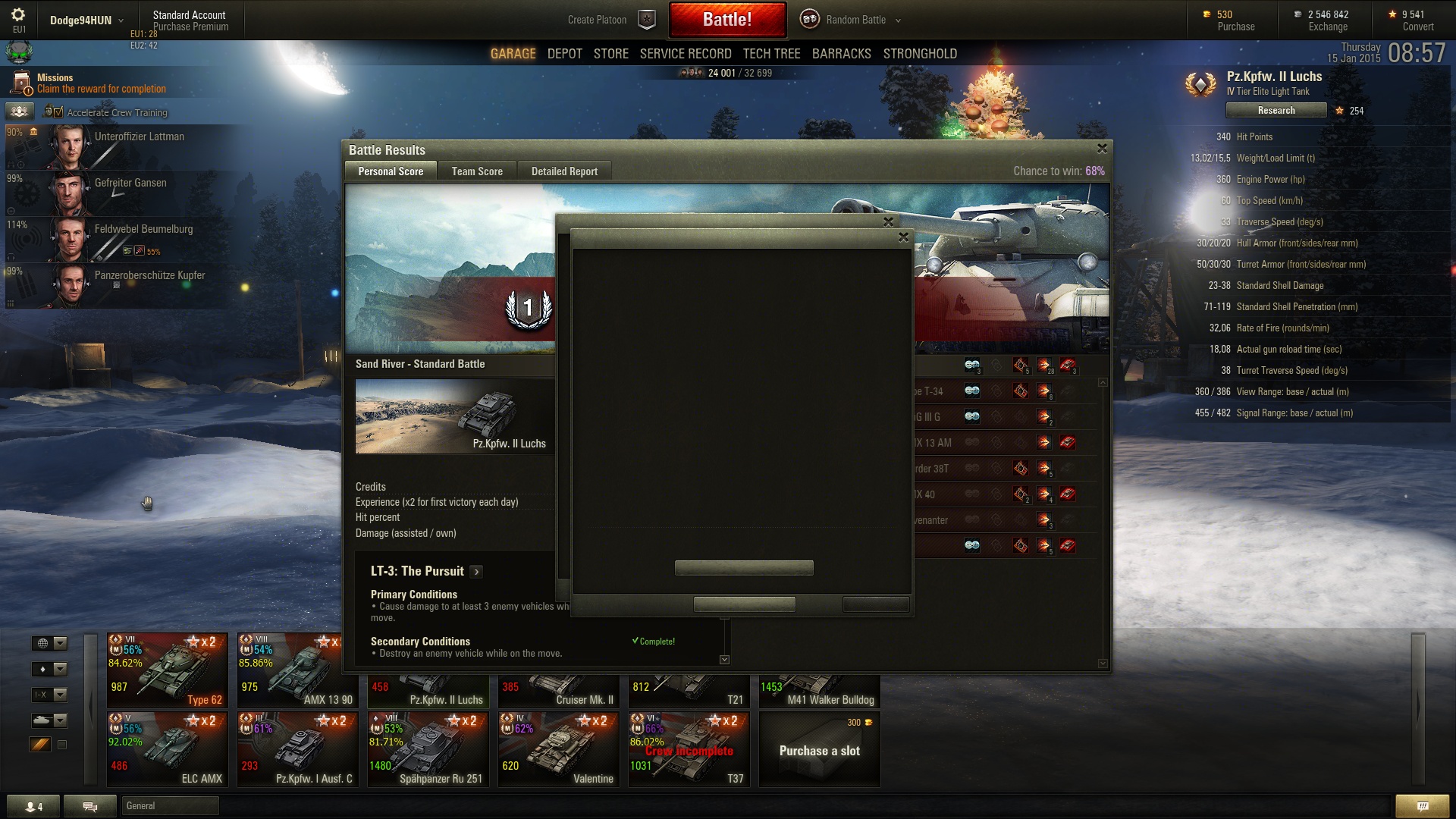
Task: Choose the M41 Walker Bulldog tank
Action: tap(819, 692)
